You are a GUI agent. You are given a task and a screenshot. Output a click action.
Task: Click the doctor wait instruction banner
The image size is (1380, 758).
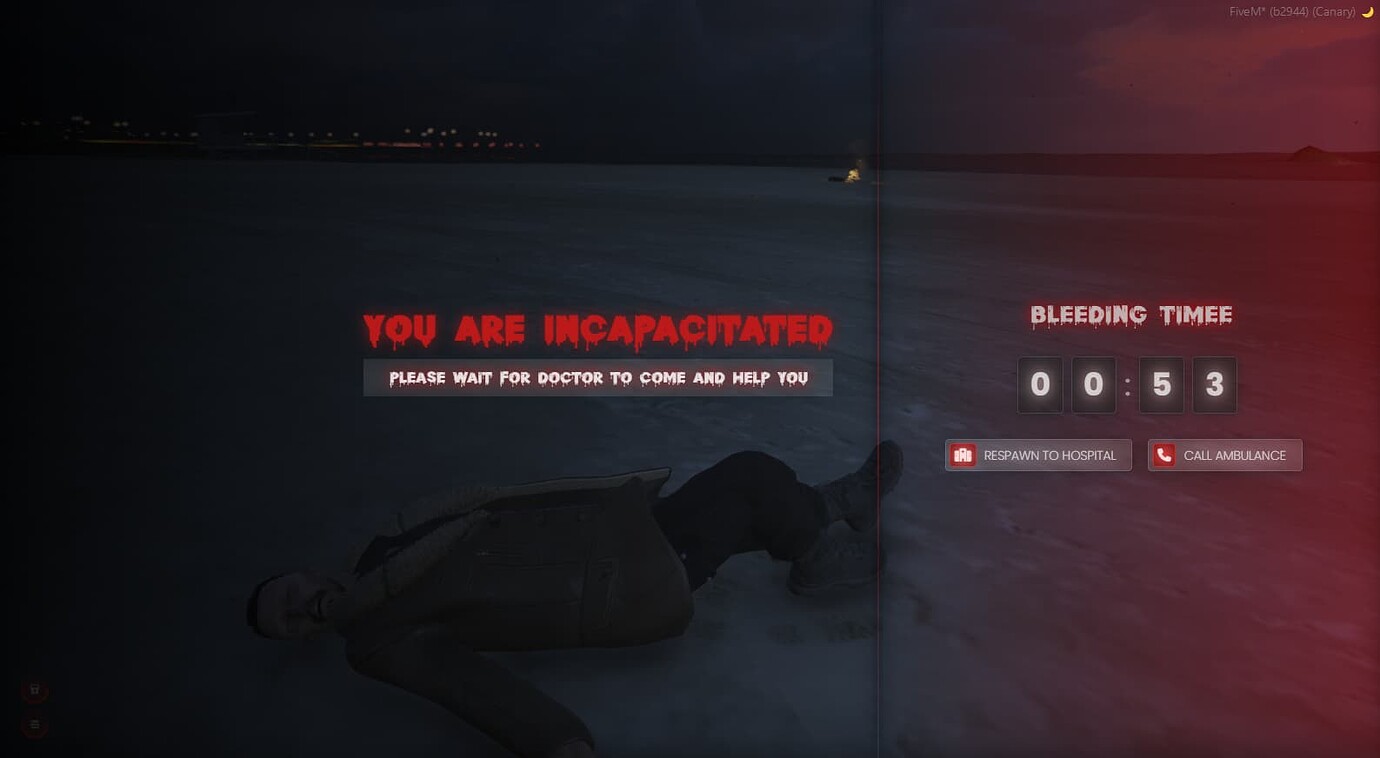597,378
